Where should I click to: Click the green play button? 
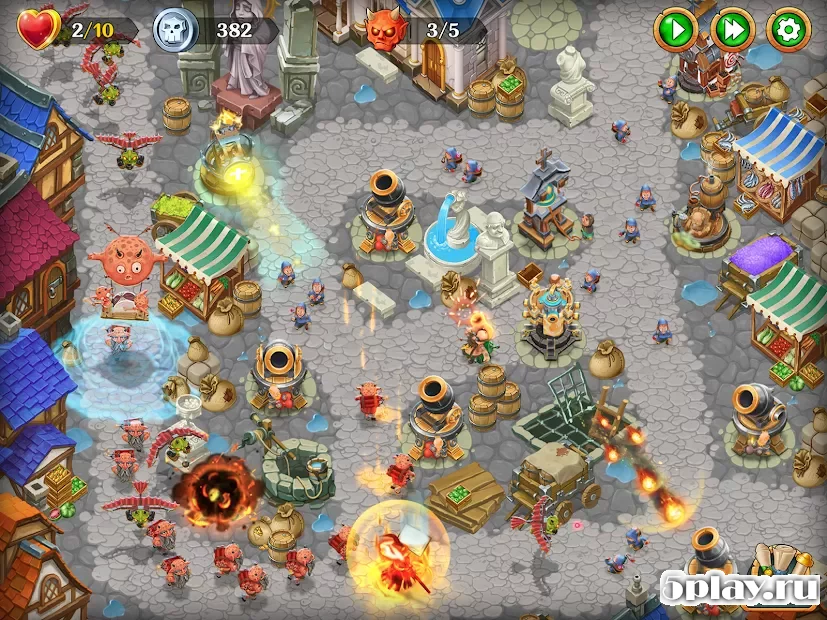coord(675,30)
